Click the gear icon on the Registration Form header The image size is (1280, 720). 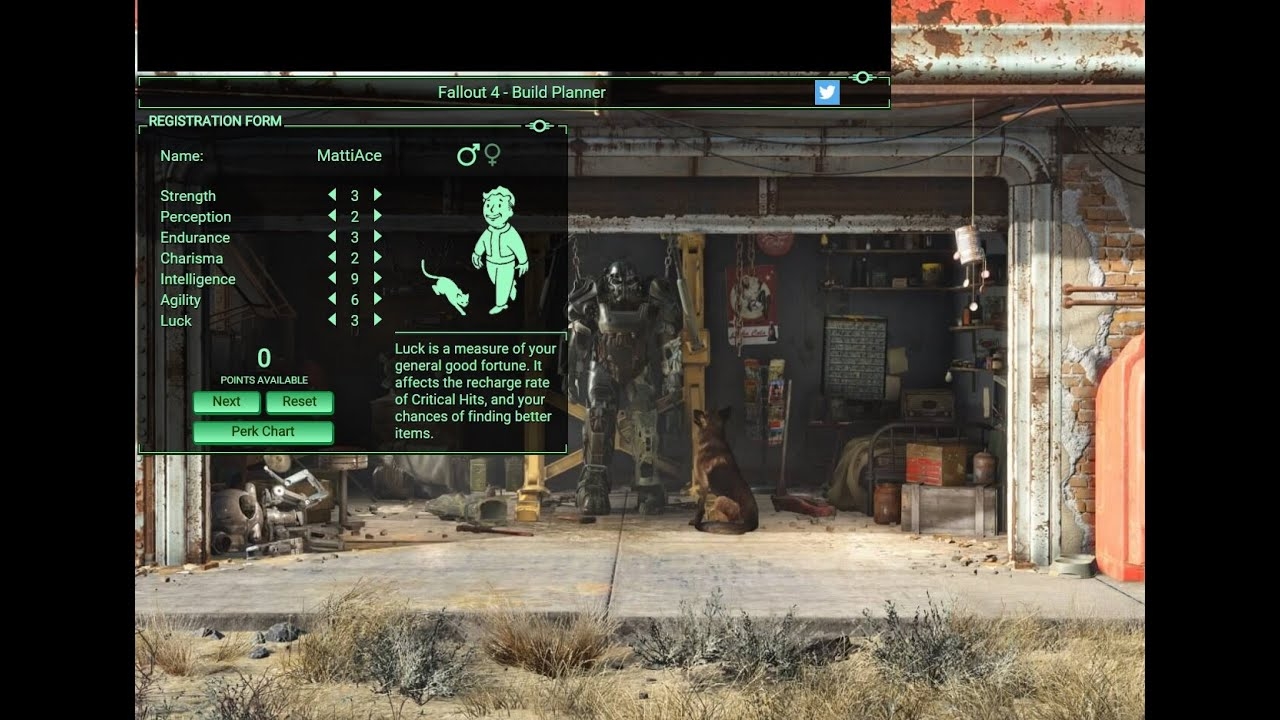coord(540,126)
